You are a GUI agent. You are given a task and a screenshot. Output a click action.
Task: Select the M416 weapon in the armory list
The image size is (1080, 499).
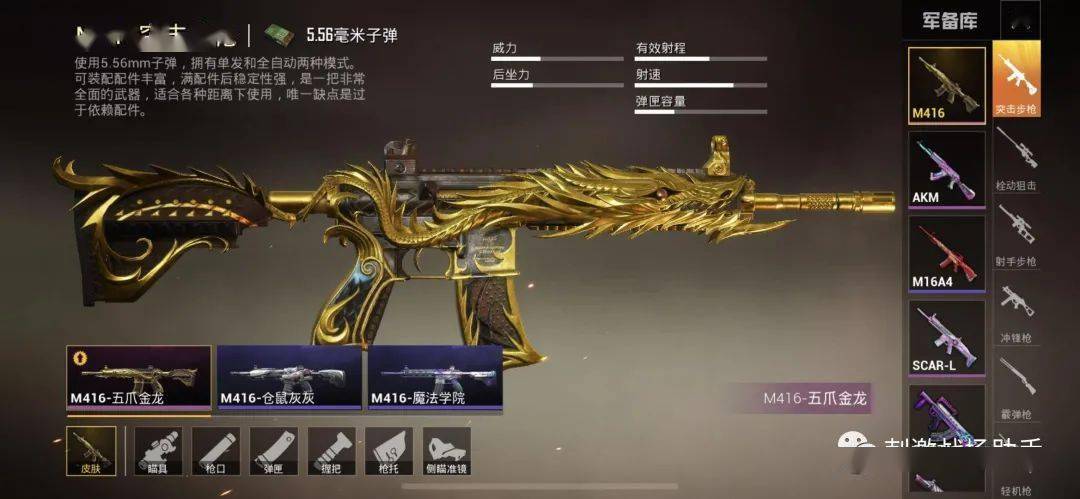[946, 85]
